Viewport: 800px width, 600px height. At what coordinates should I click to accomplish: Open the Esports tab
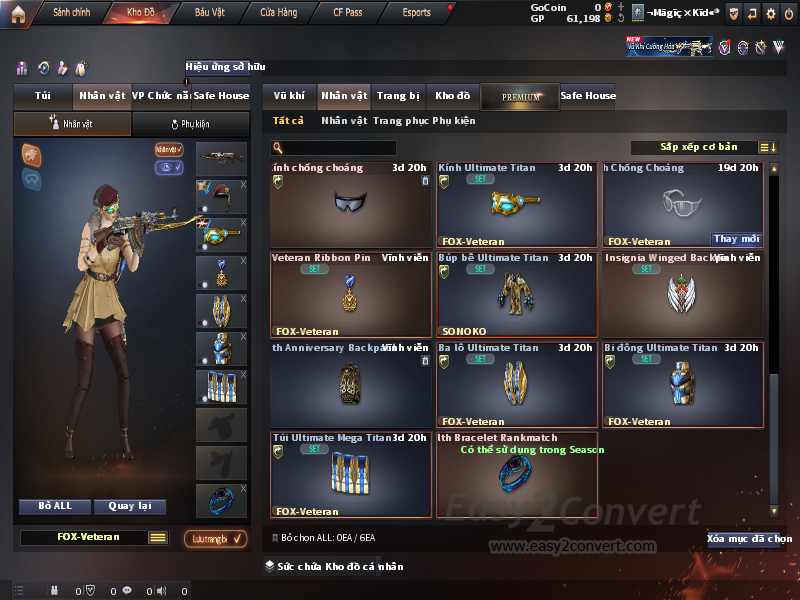(416, 13)
